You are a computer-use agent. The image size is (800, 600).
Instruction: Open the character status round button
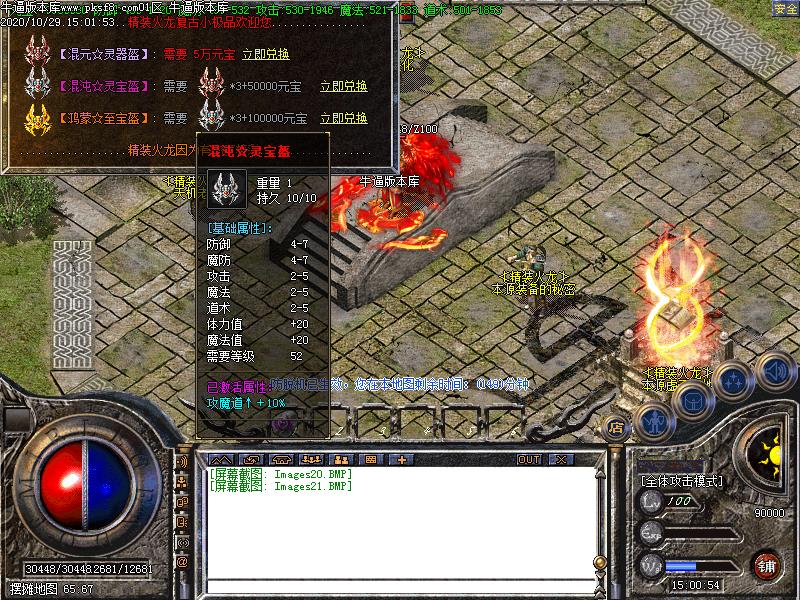(x=653, y=421)
